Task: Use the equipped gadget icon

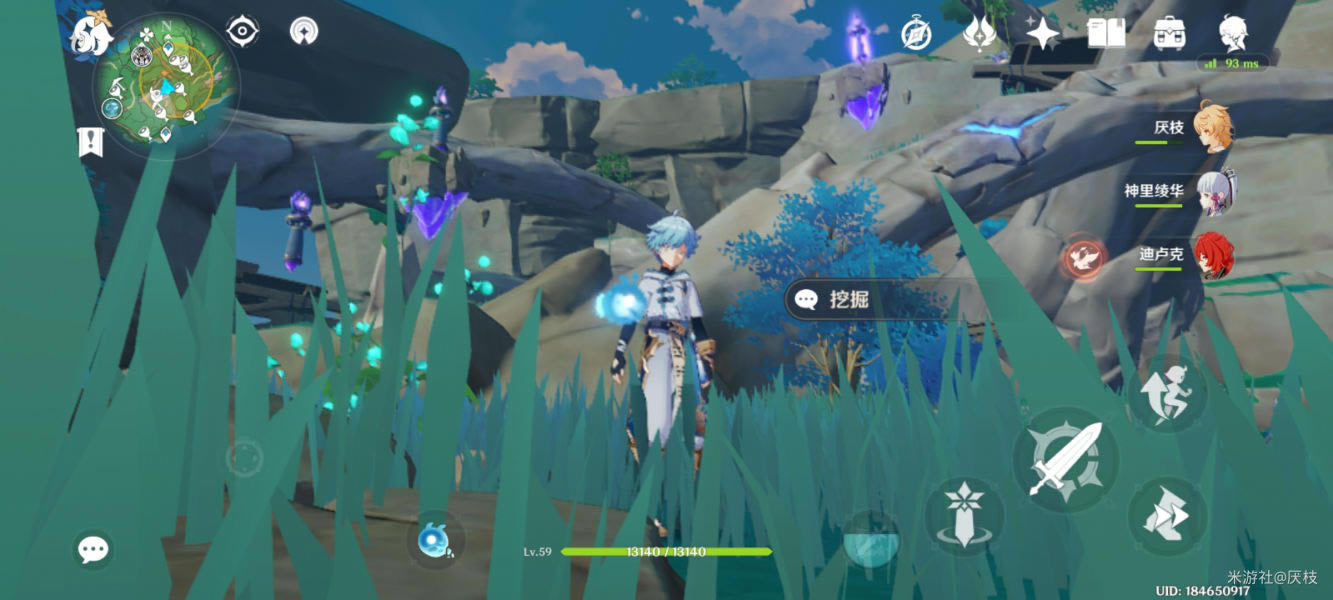Action: [437, 538]
